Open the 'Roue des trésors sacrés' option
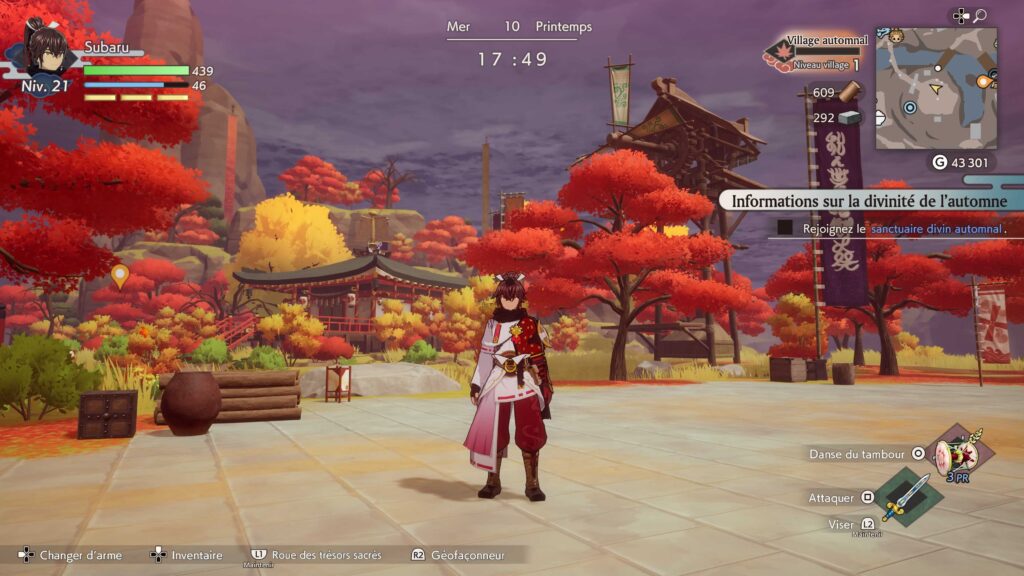The height and width of the screenshot is (576, 1024). coord(326,555)
